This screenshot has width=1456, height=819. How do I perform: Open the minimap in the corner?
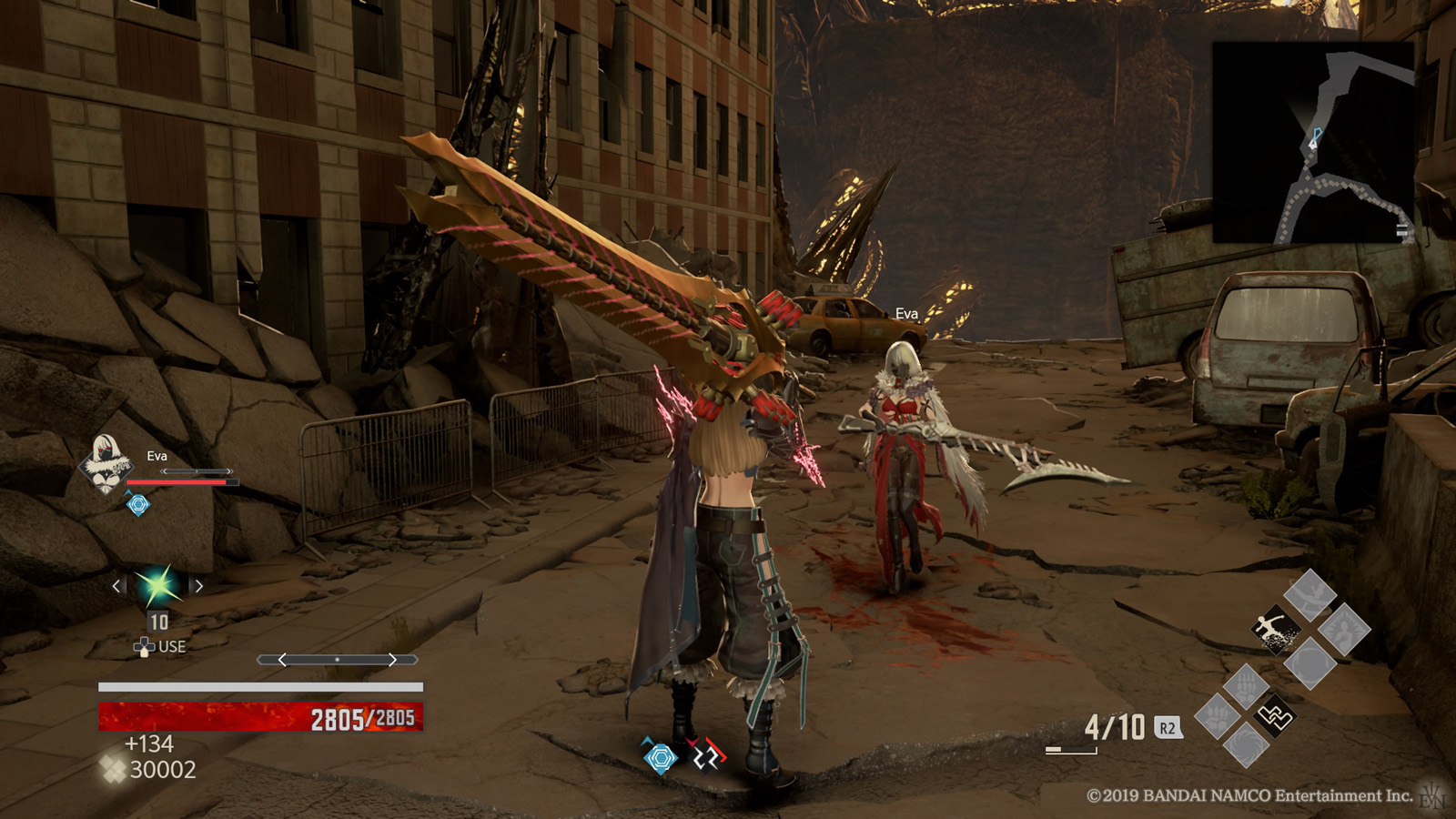coord(1313,142)
